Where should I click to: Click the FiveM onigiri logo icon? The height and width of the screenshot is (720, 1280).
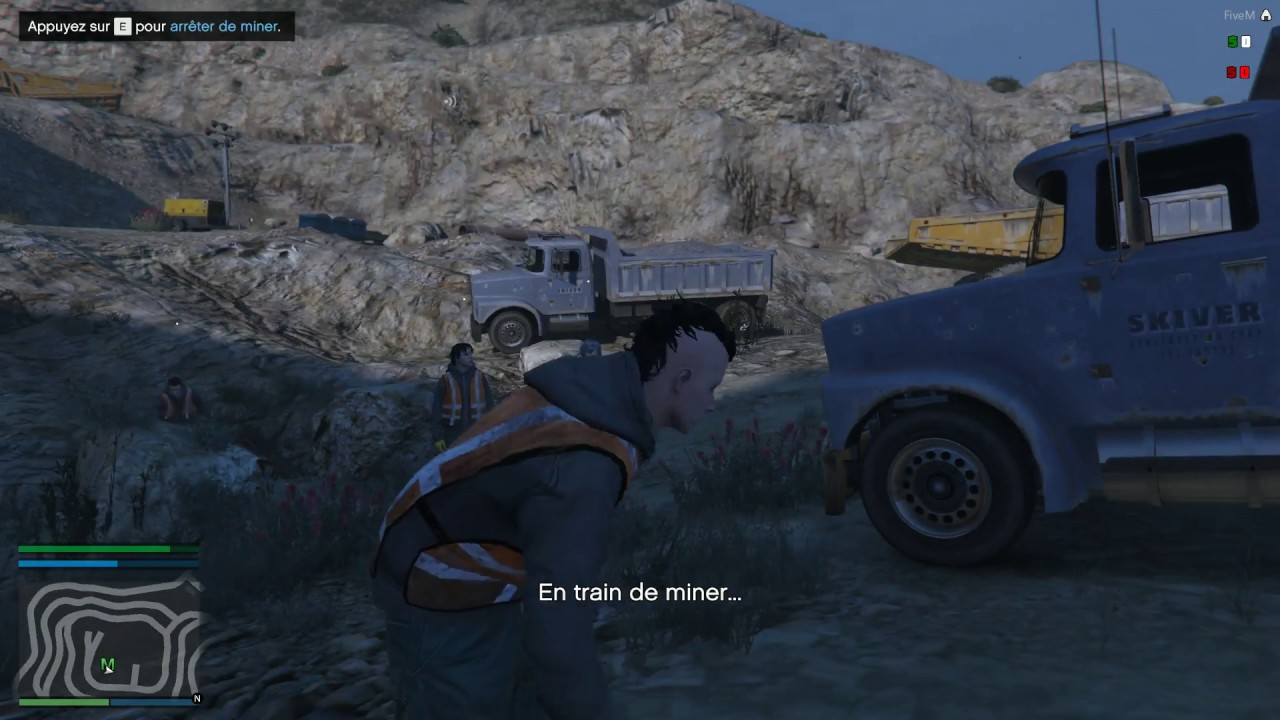[x=1266, y=15]
